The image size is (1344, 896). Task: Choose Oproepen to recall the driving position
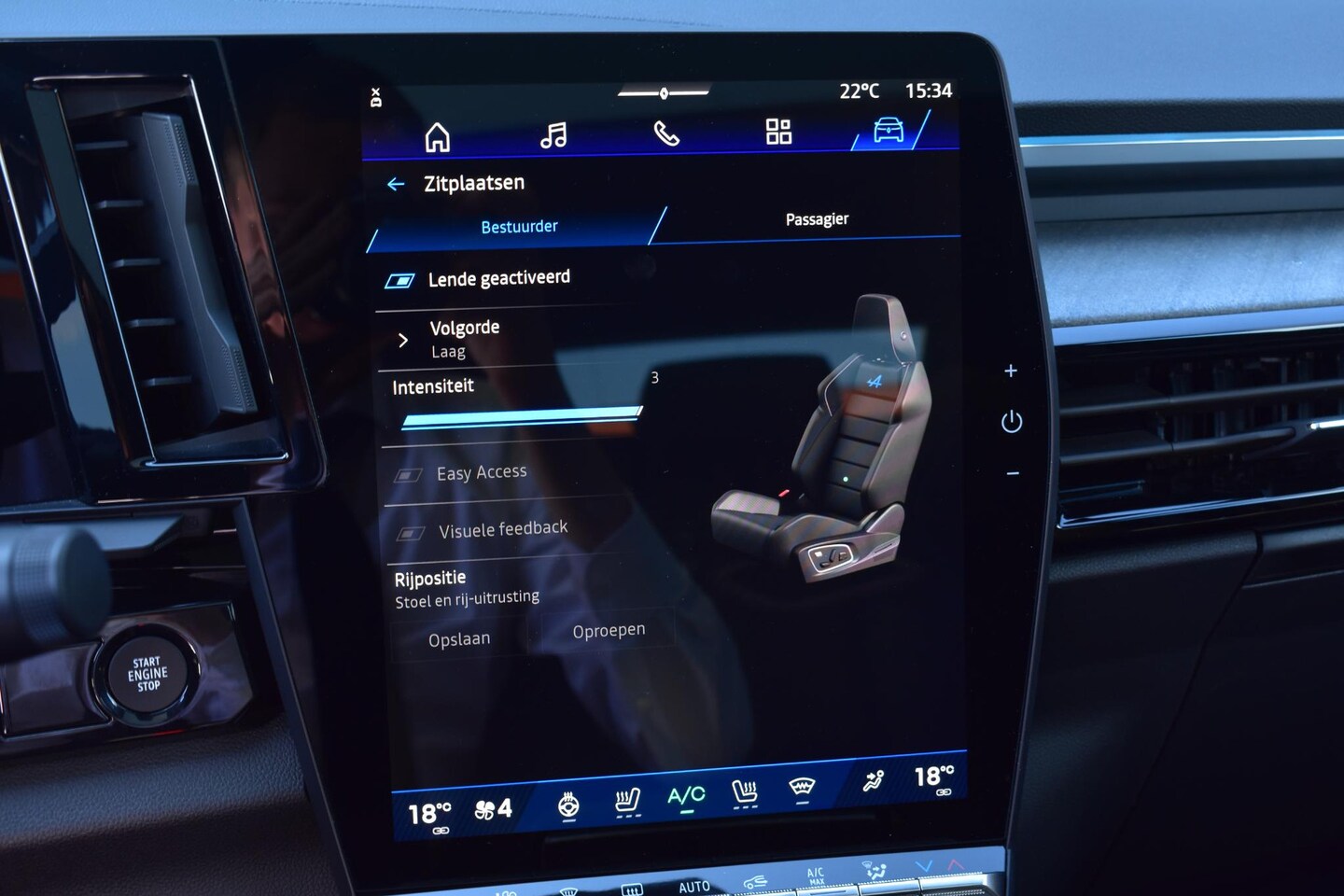point(609,631)
